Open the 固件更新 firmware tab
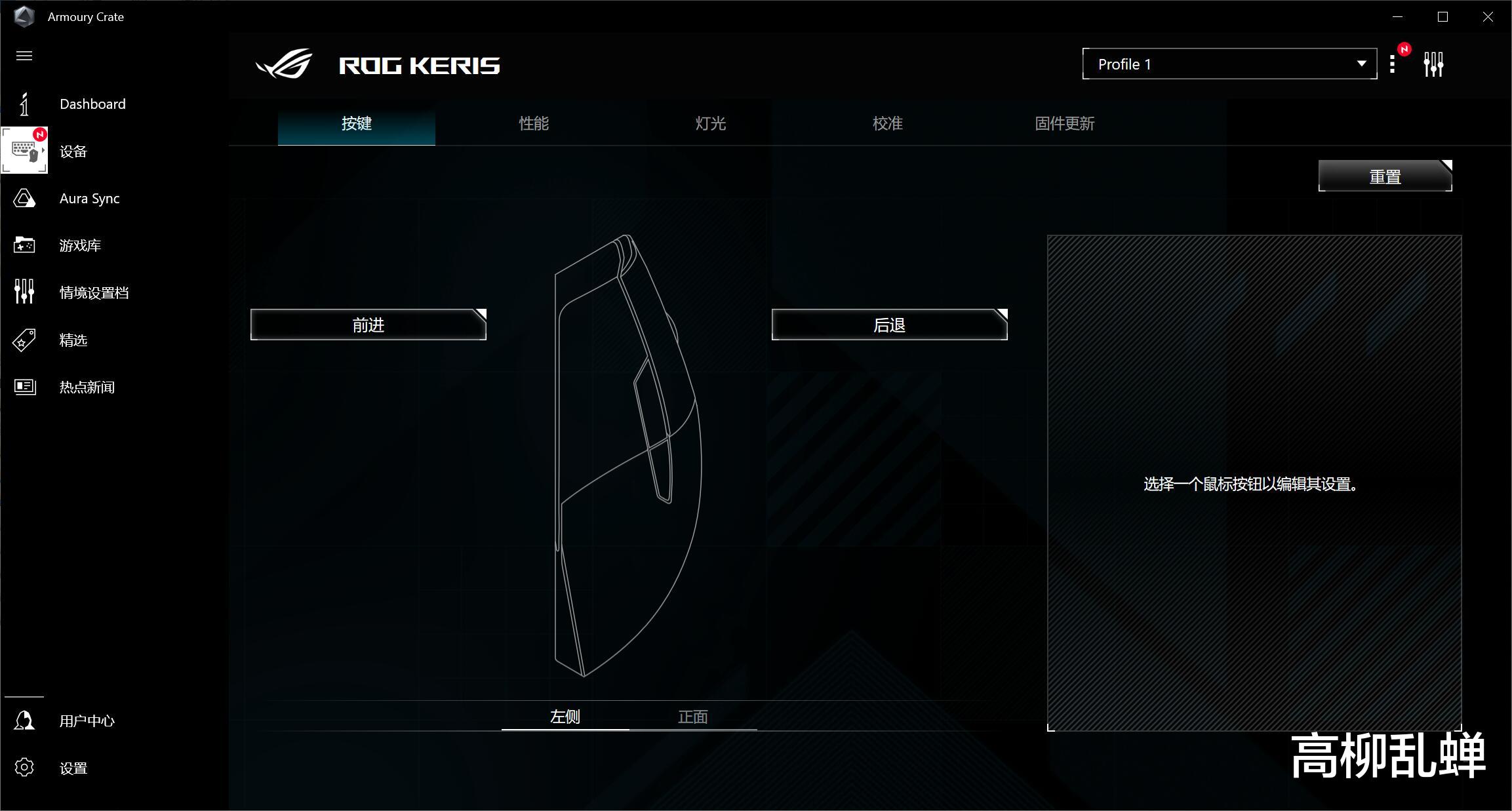1512x811 pixels. tap(1065, 124)
